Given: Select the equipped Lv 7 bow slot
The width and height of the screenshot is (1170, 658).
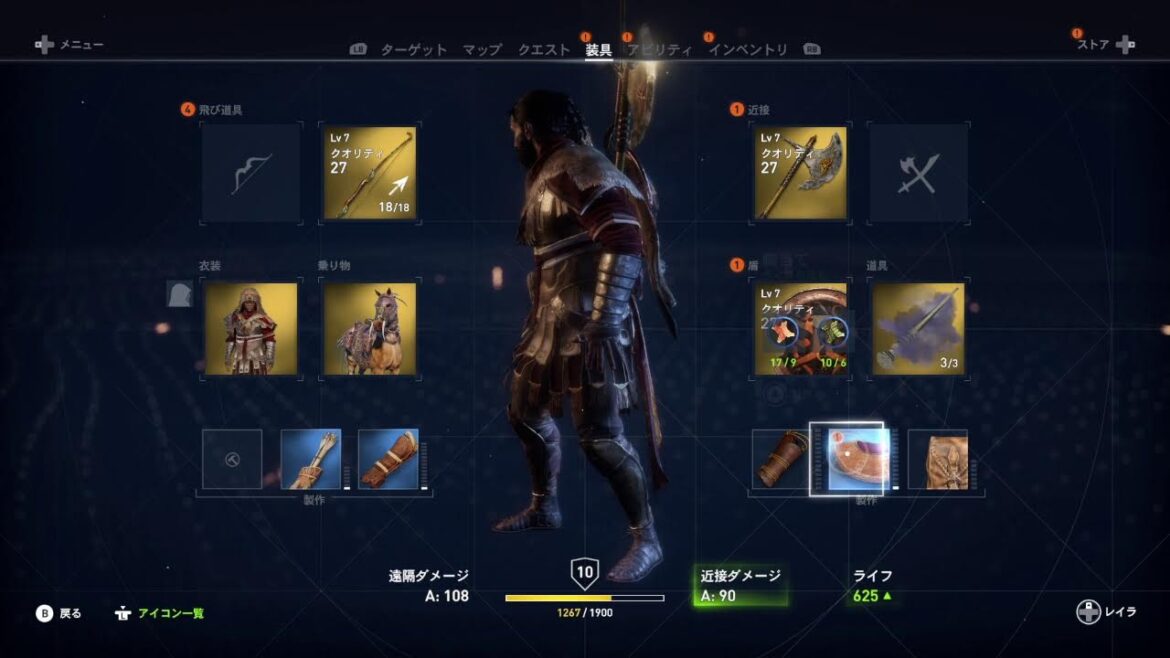Looking at the screenshot, I should (369, 173).
